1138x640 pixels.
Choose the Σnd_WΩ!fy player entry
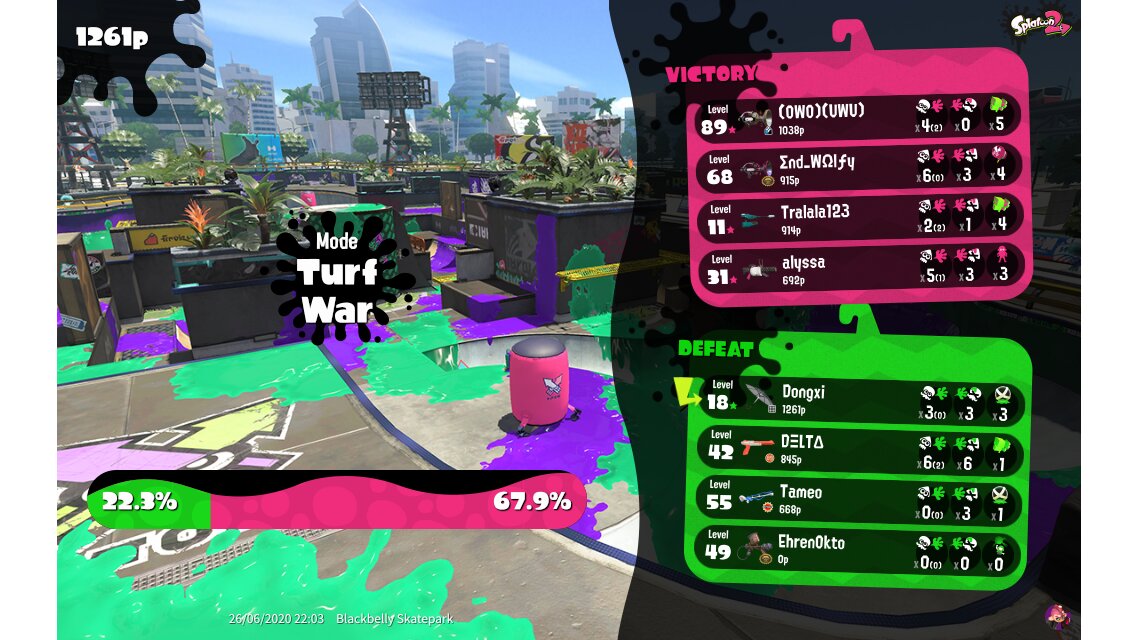[x=858, y=167]
